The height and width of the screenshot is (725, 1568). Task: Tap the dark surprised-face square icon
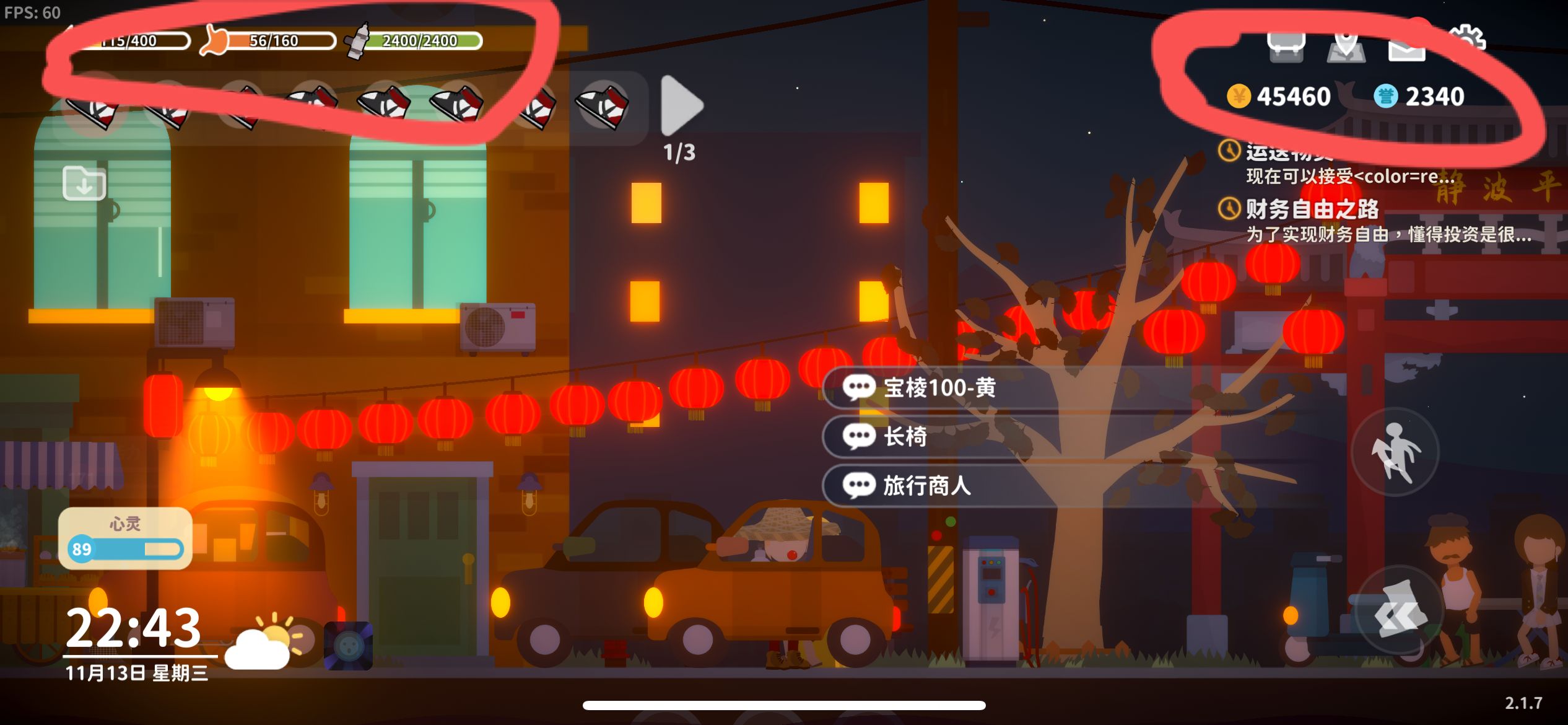(x=349, y=646)
